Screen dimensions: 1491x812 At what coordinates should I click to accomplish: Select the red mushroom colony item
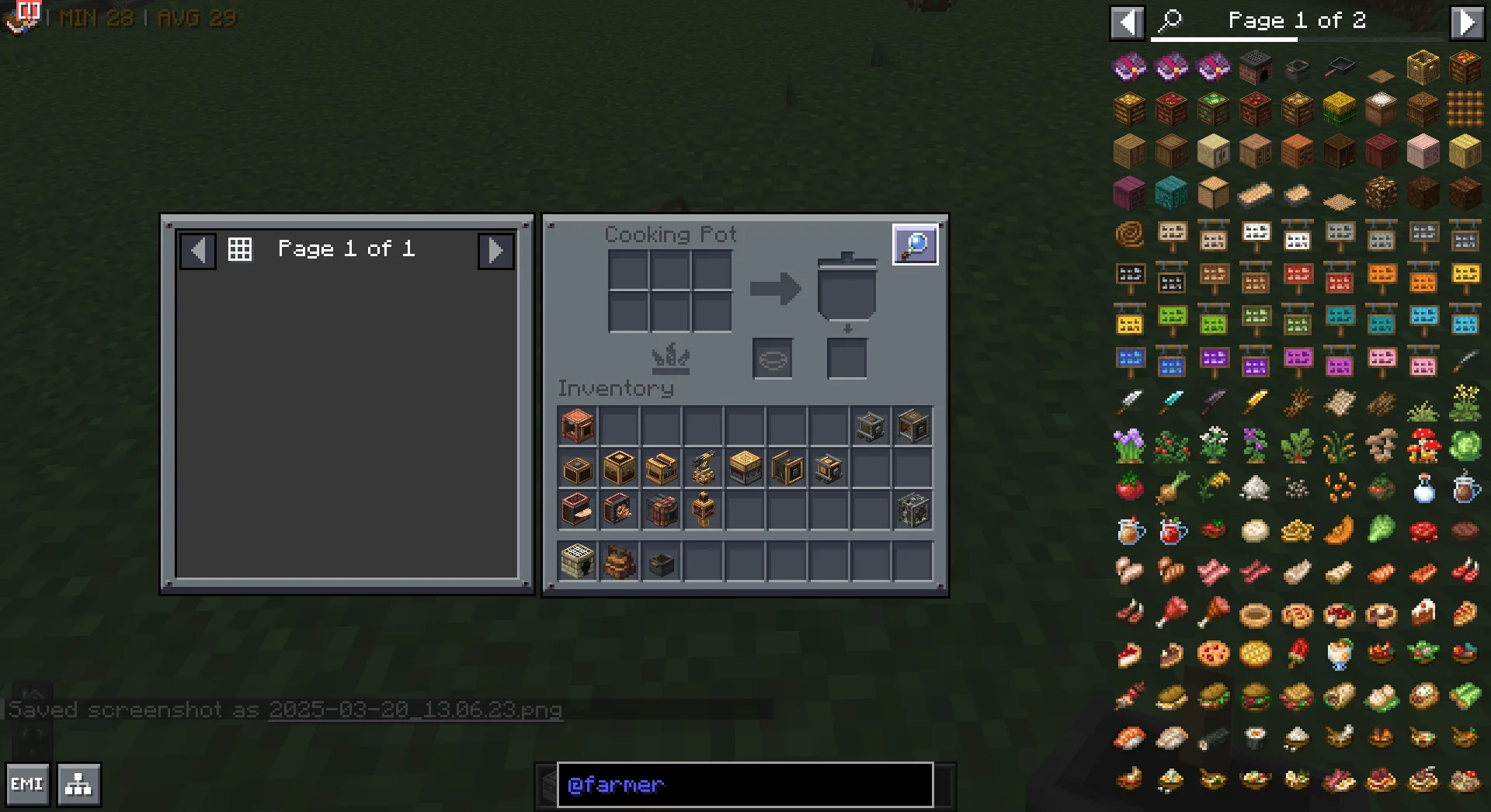[x=1423, y=446]
